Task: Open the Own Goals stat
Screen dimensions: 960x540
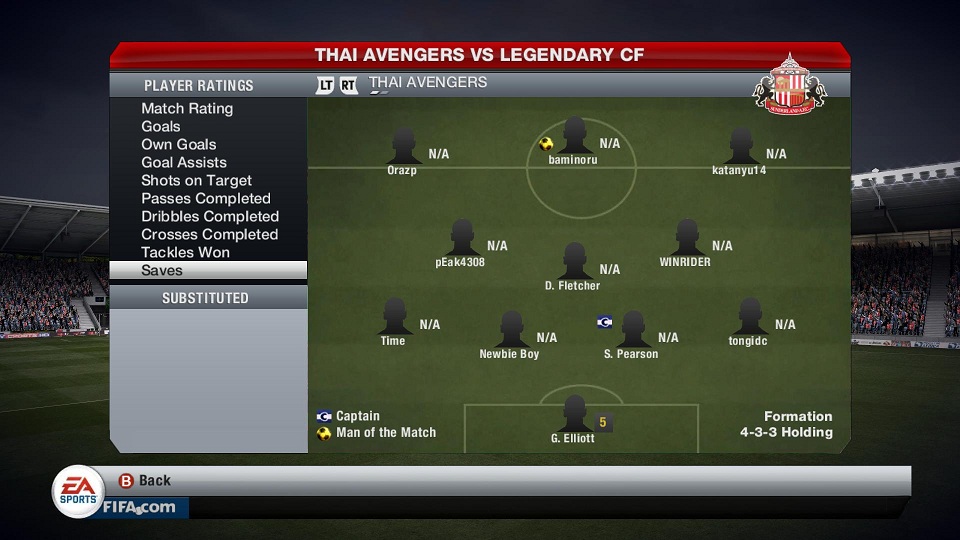Action: click(x=179, y=144)
